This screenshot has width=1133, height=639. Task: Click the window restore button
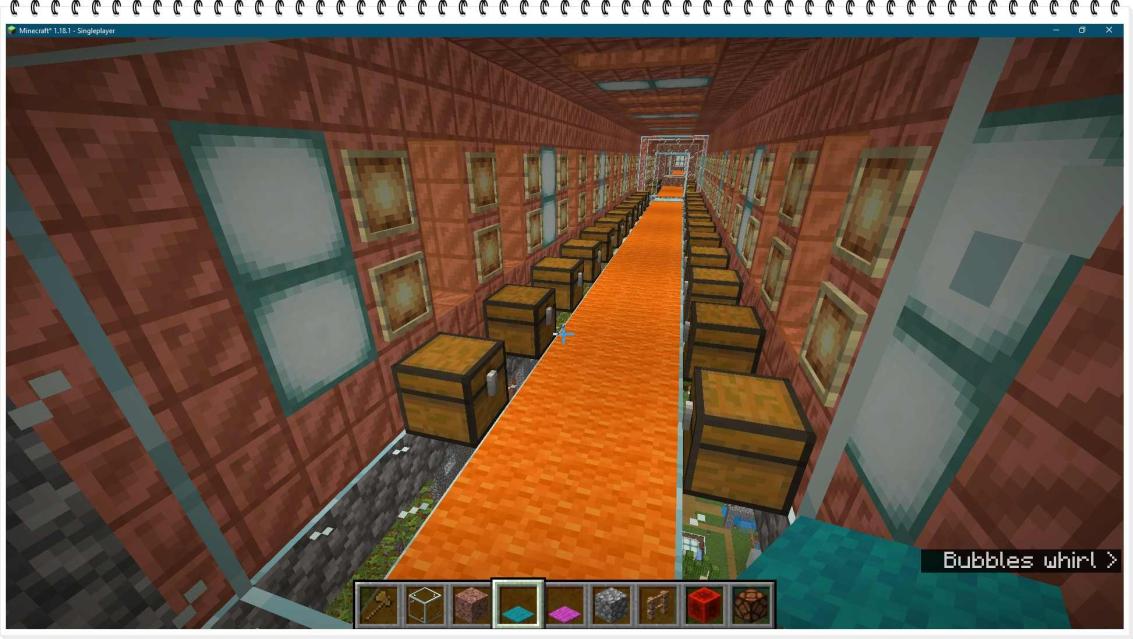tap(1082, 31)
